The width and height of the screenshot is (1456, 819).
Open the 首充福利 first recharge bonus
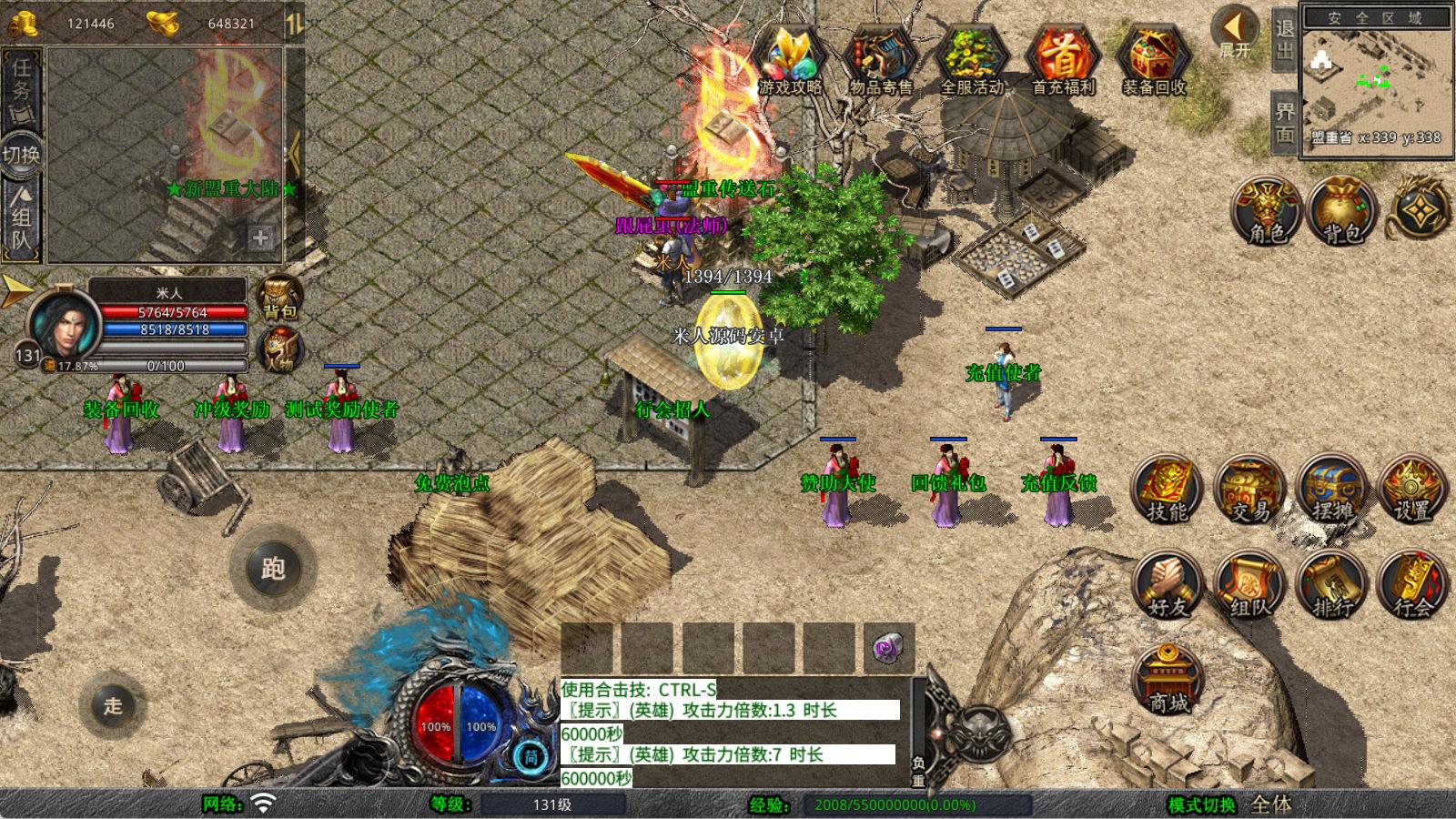[1063, 59]
